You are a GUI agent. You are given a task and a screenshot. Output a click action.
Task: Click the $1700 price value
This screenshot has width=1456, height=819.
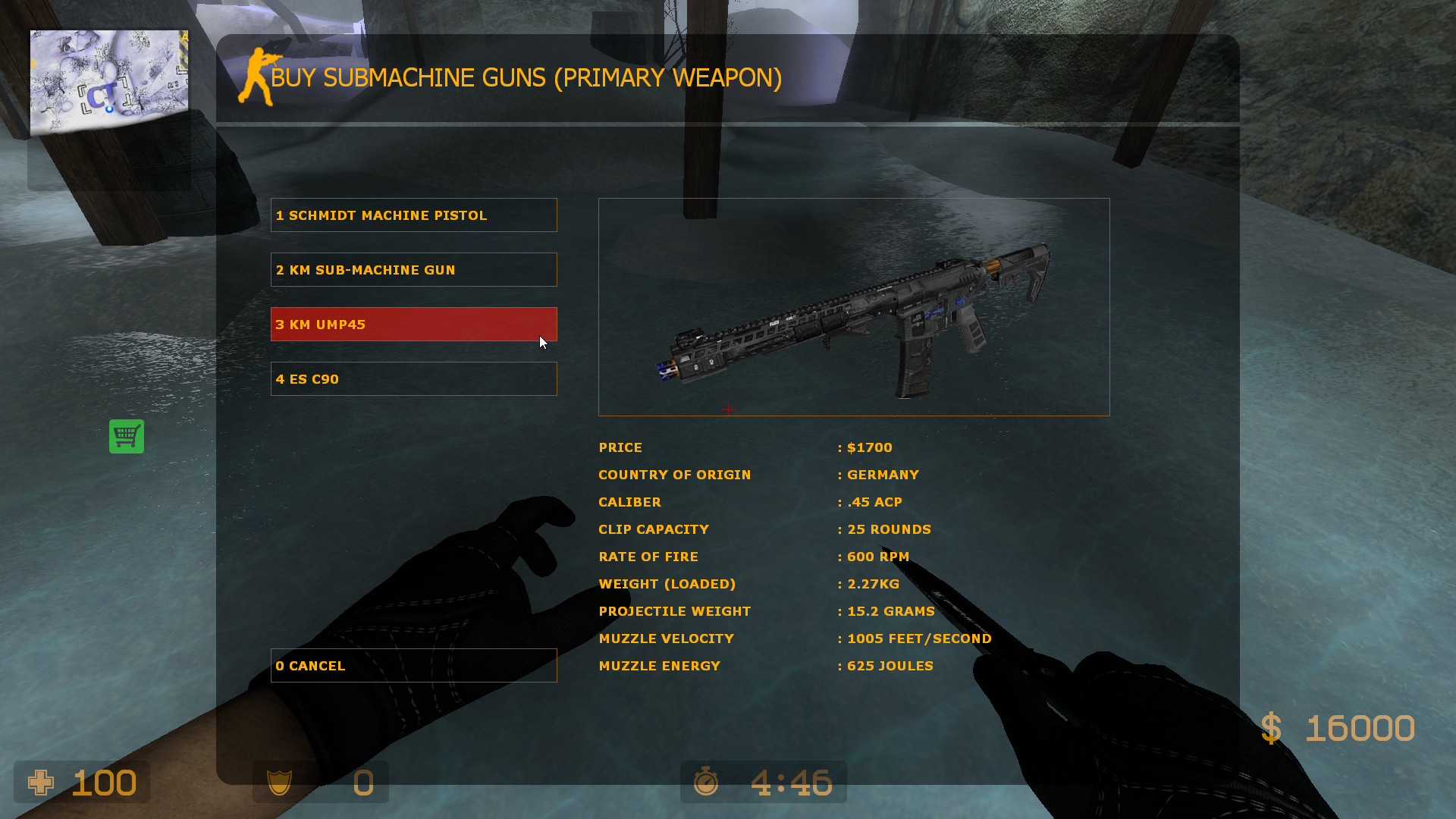click(x=868, y=447)
